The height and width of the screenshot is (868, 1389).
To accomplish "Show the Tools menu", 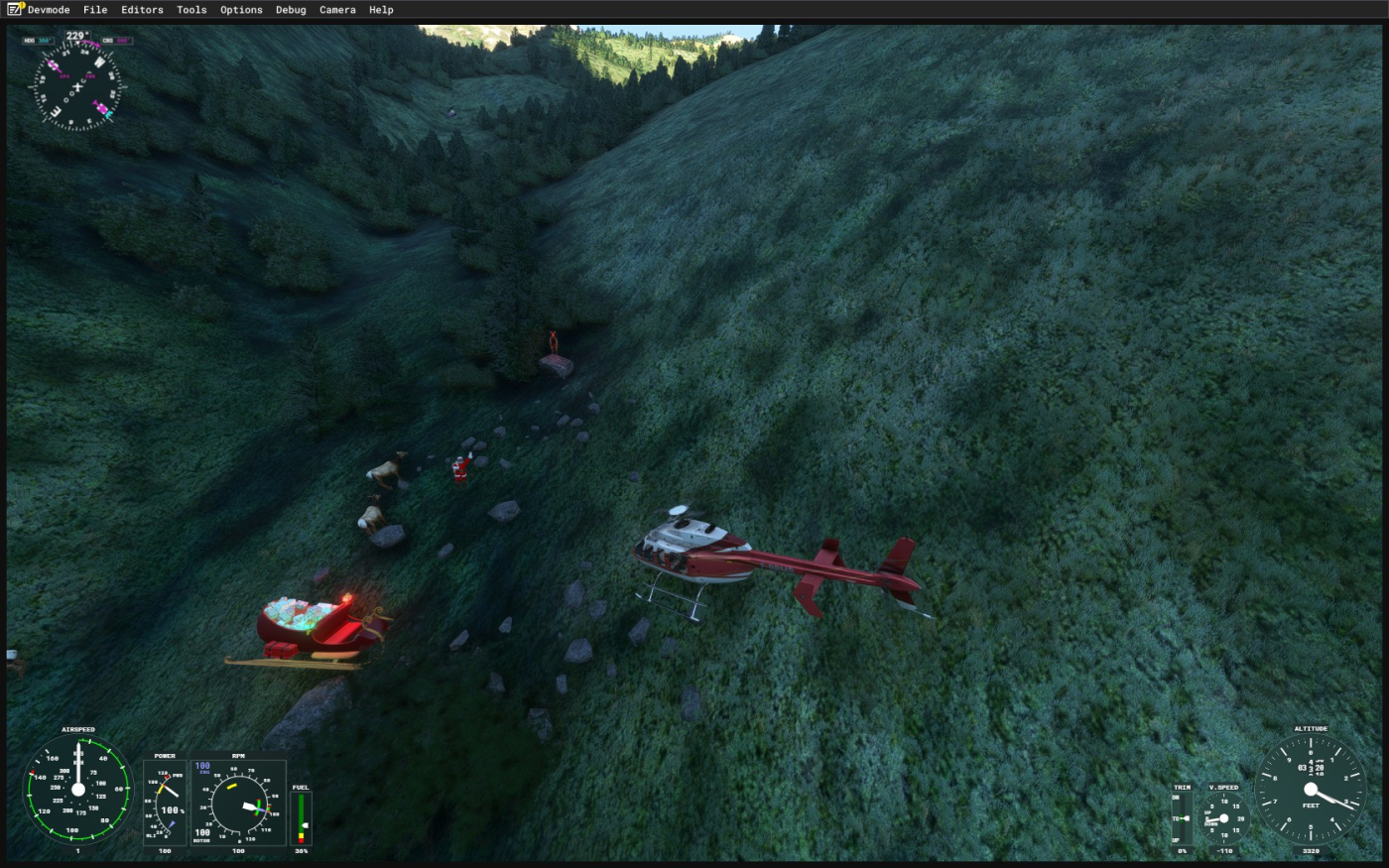I will [191, 10].
